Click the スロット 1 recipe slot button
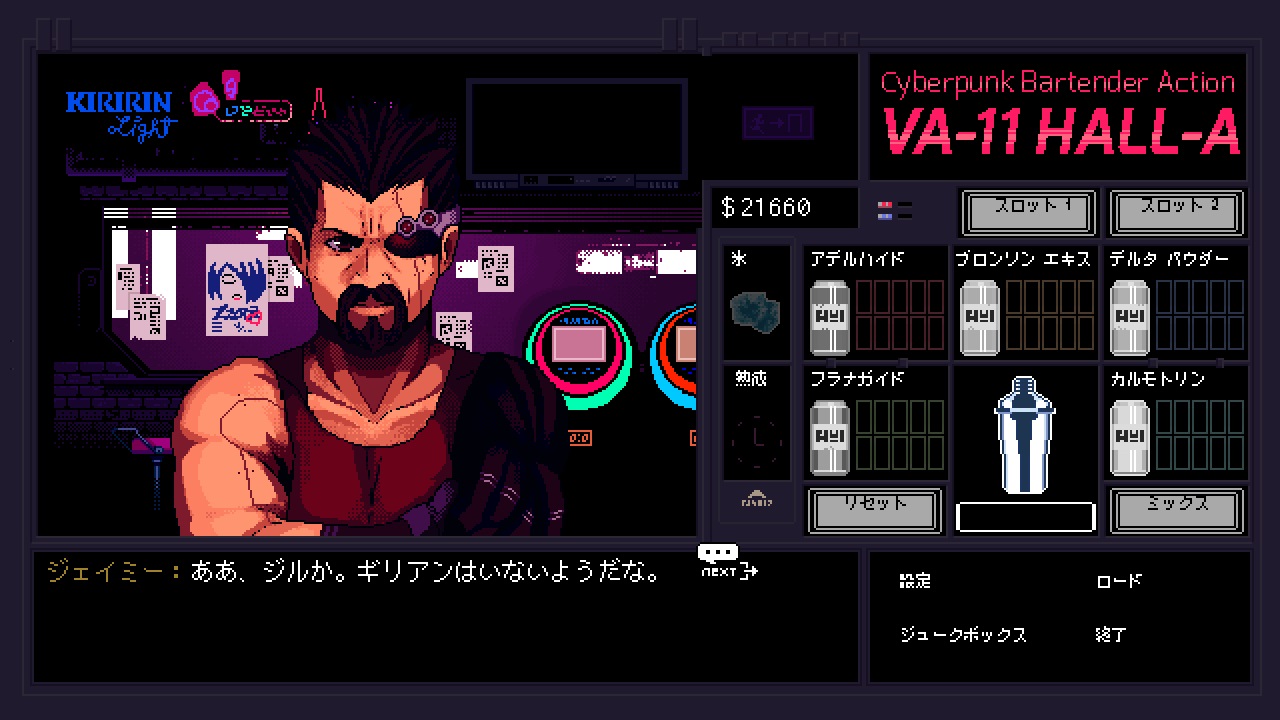1280x720 pixels. point(1028,212)
